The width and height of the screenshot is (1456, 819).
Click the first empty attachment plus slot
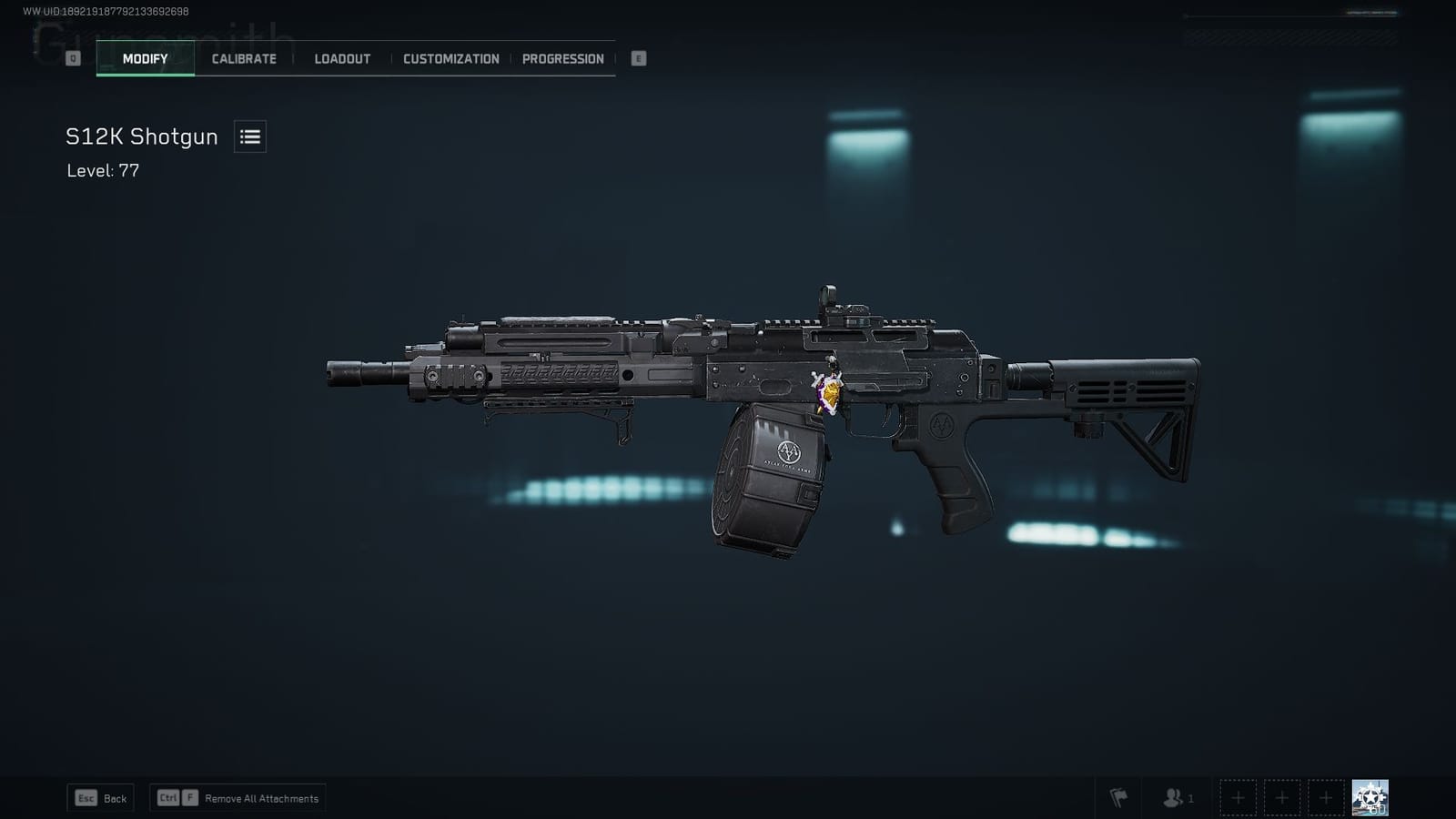coord(1239,797)
